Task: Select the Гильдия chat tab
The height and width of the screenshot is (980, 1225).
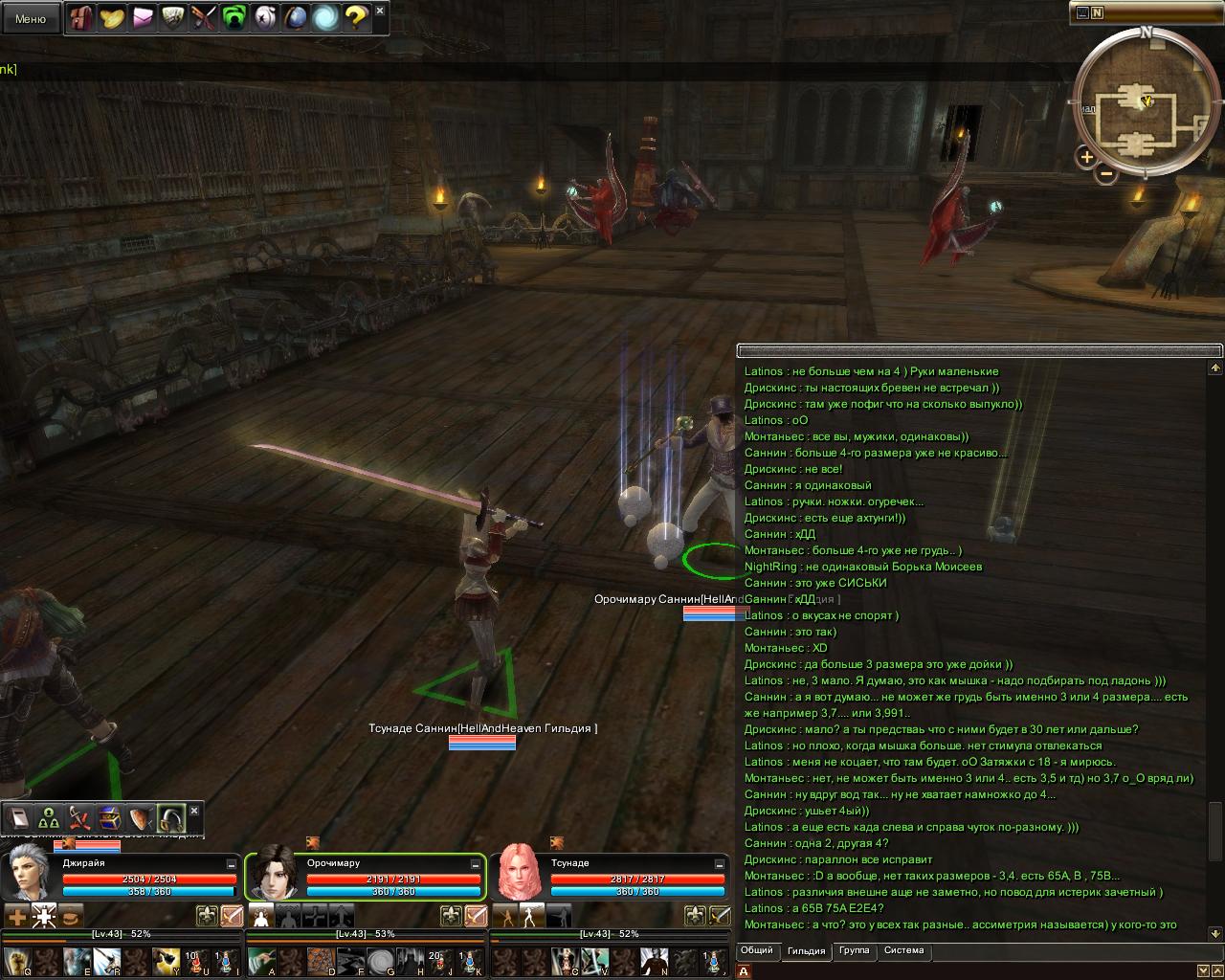Action: tap(806, 951)
